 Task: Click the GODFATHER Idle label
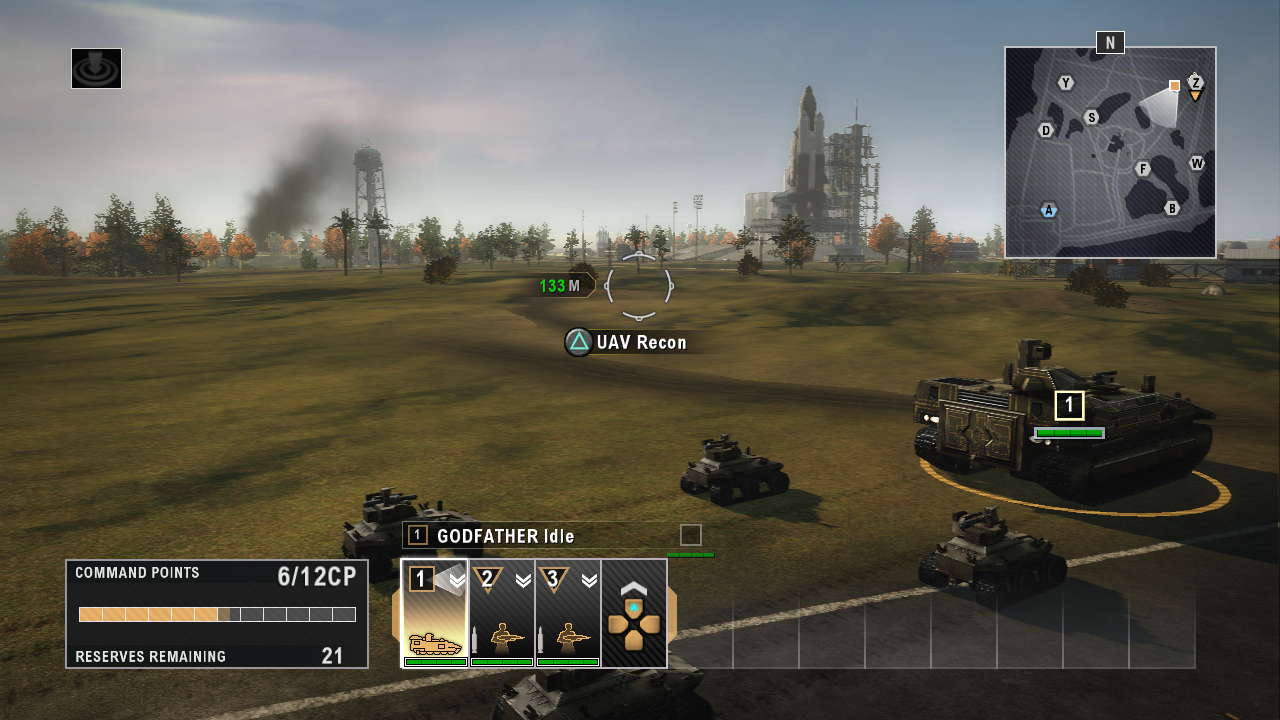[x=505, y=536]
